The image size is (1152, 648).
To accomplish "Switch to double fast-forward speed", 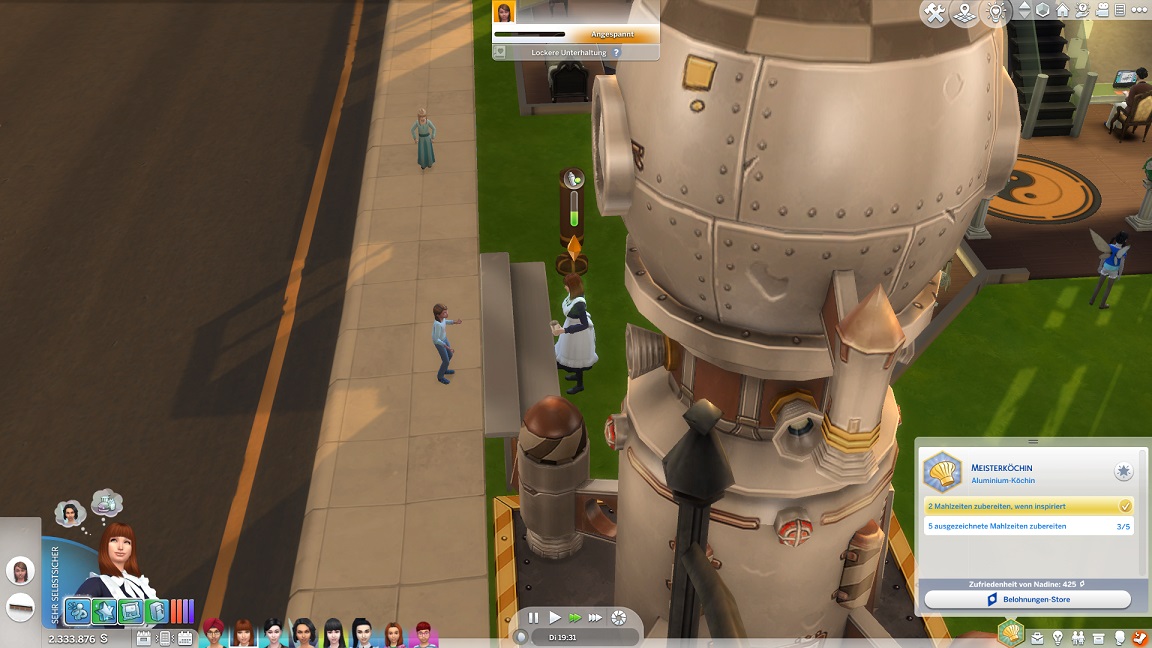I will tap(575, 618).
